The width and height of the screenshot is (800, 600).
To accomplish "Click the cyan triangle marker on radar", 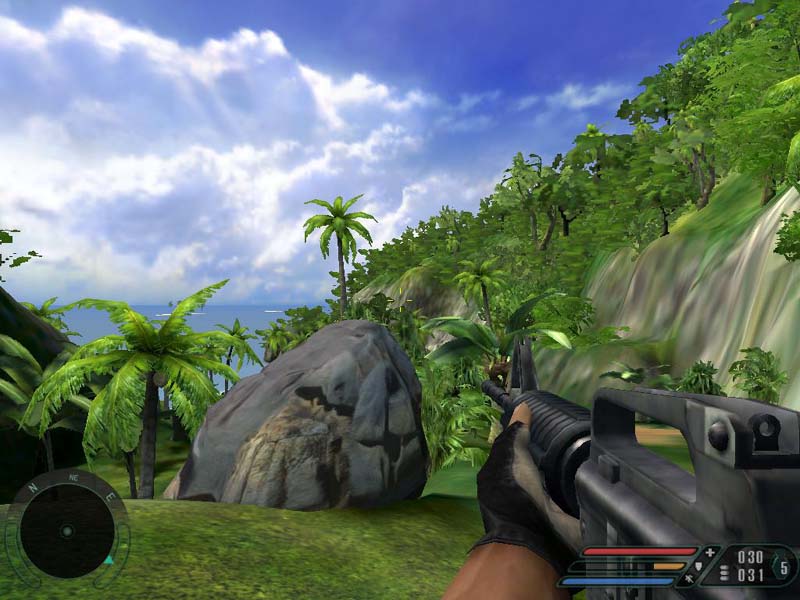I will [x=107, y=560].
